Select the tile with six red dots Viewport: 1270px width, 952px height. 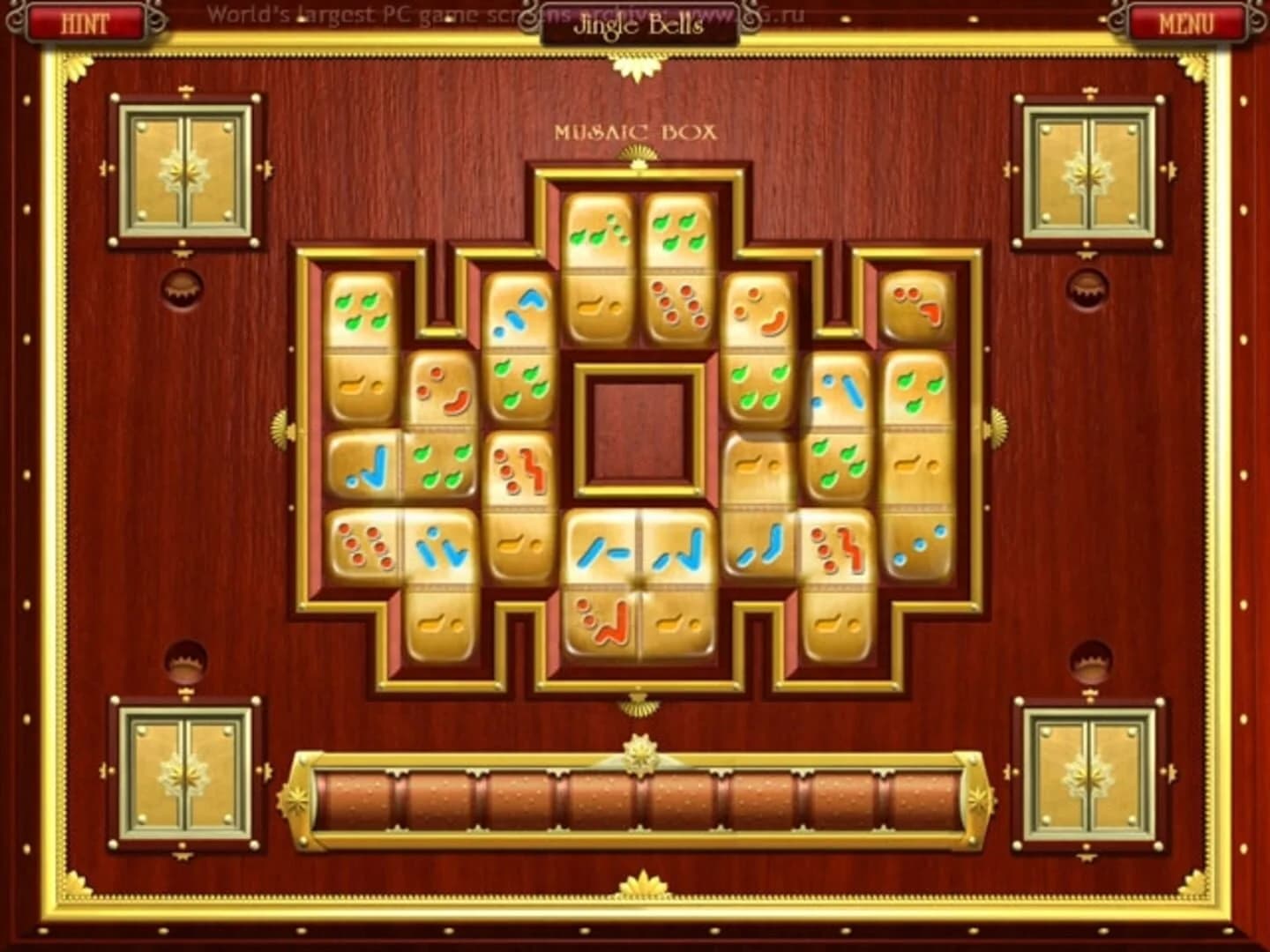[x=364, y=546]
